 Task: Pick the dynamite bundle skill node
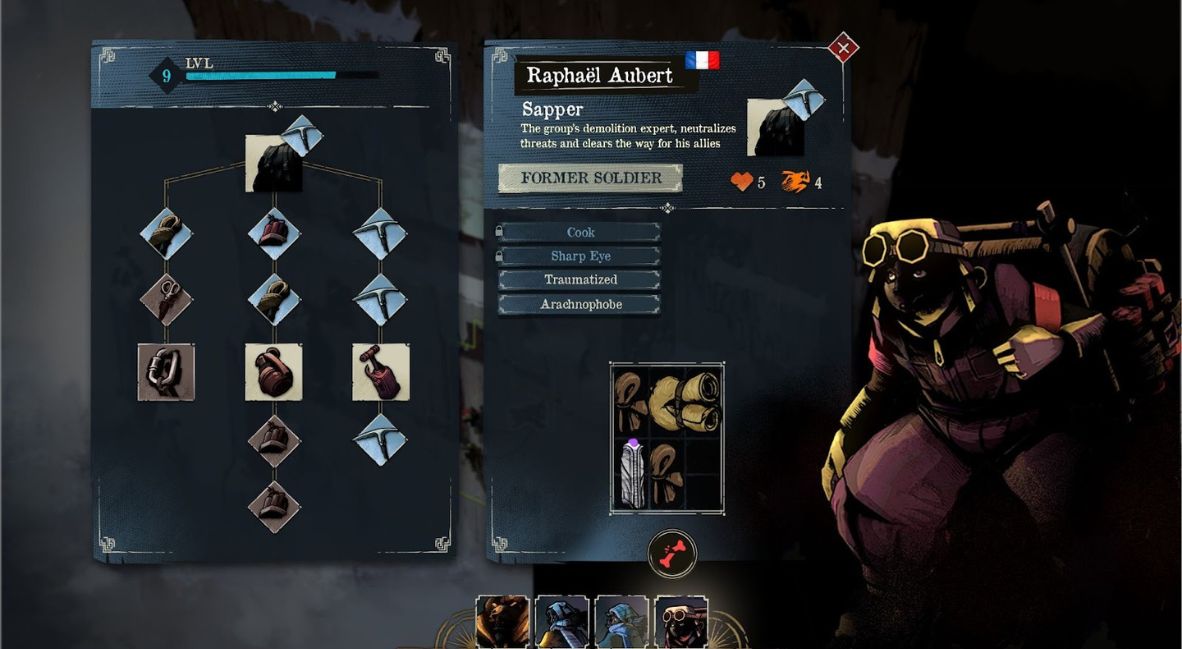(274, 234)
